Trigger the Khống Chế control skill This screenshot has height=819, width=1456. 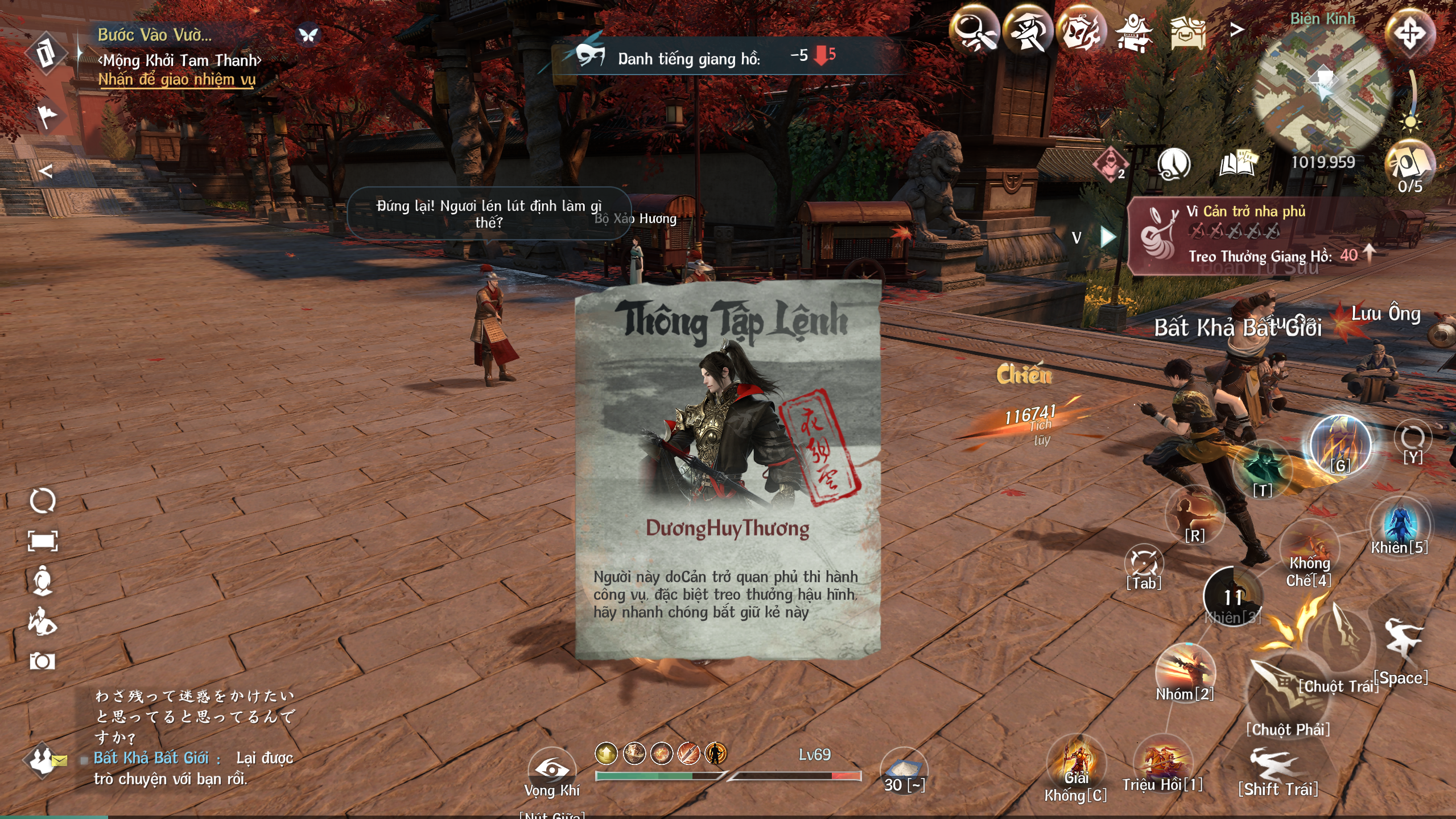point(1309,549)
